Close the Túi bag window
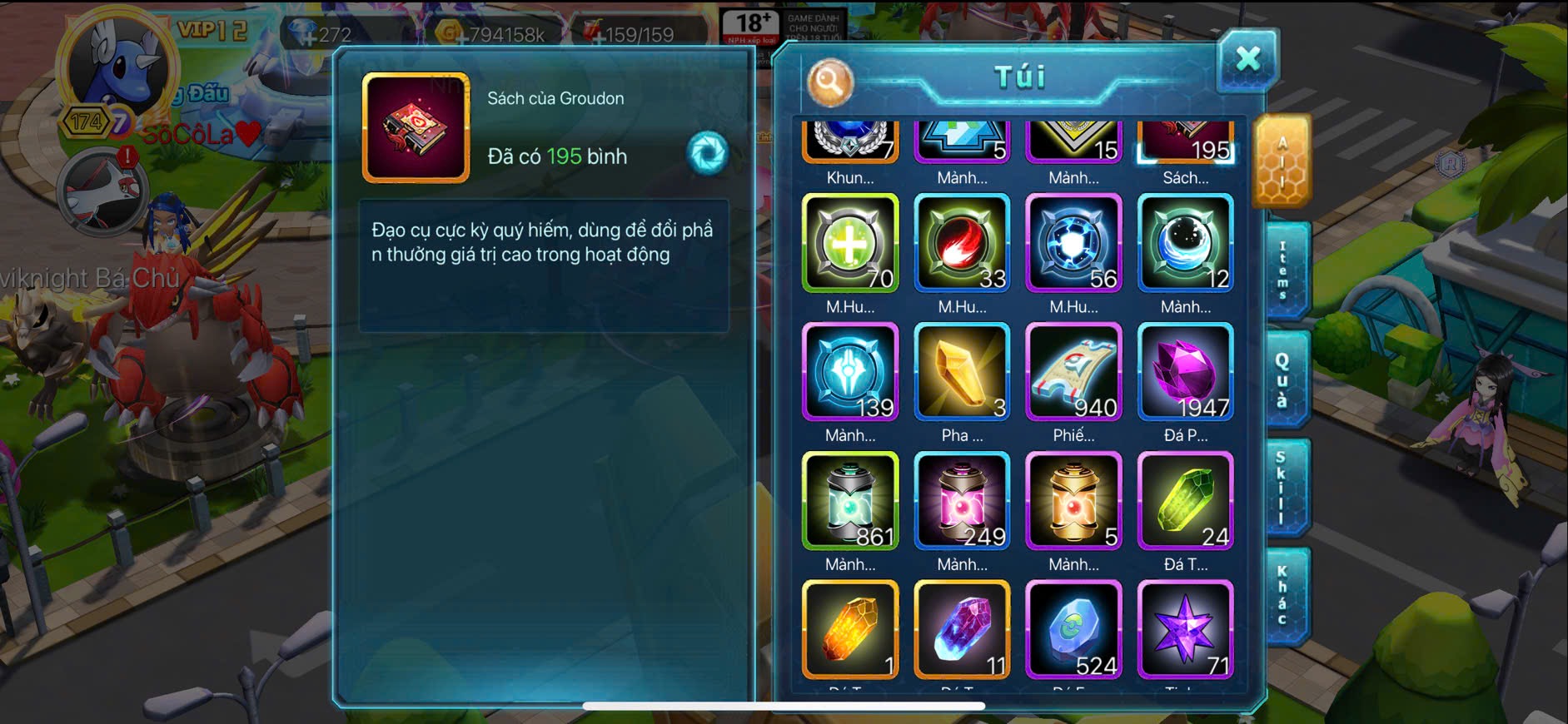This screenshot has height=724, width=1568. [1247, 59]
